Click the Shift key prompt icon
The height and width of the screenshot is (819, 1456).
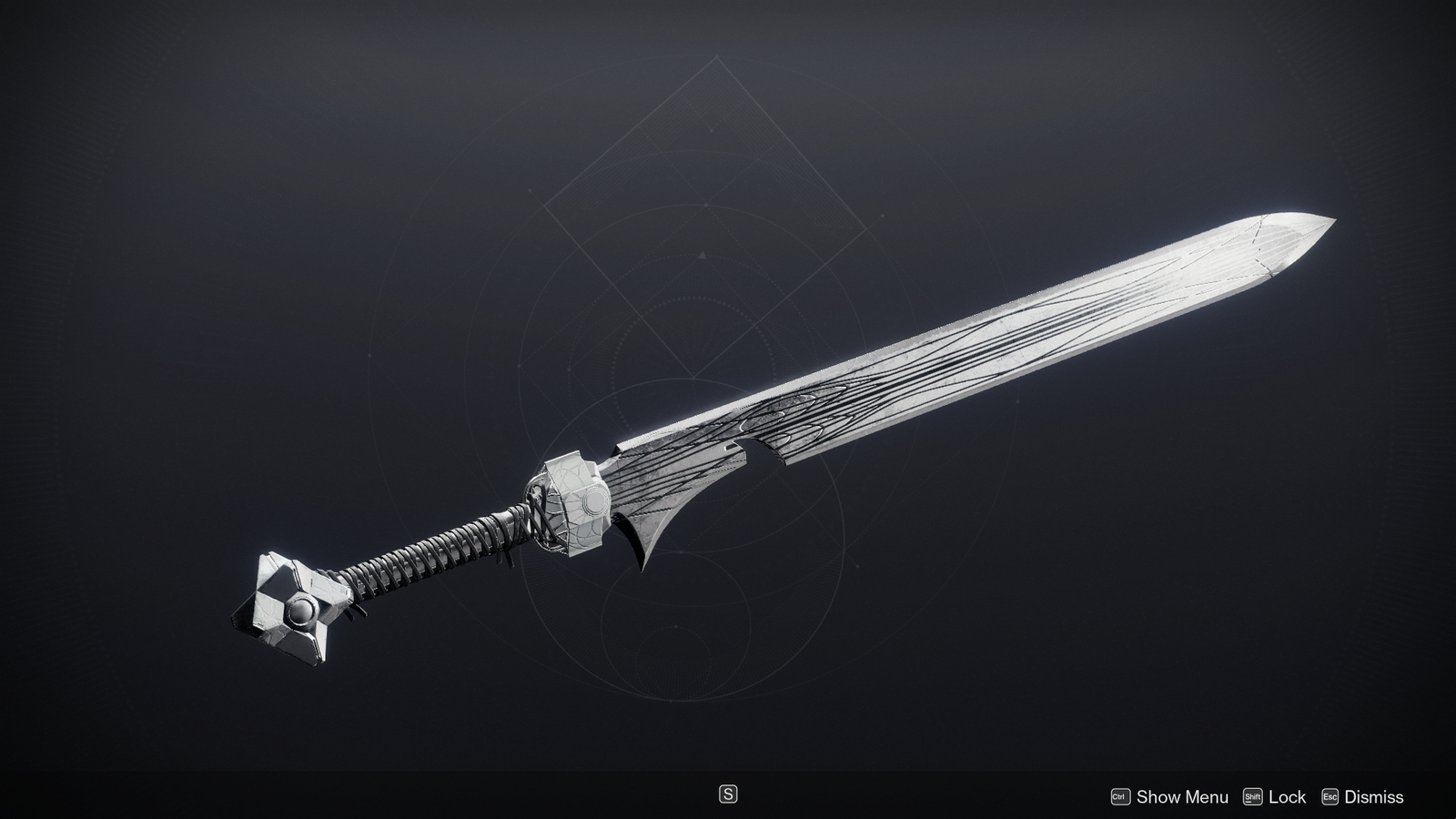click(x=1253, y=796)
